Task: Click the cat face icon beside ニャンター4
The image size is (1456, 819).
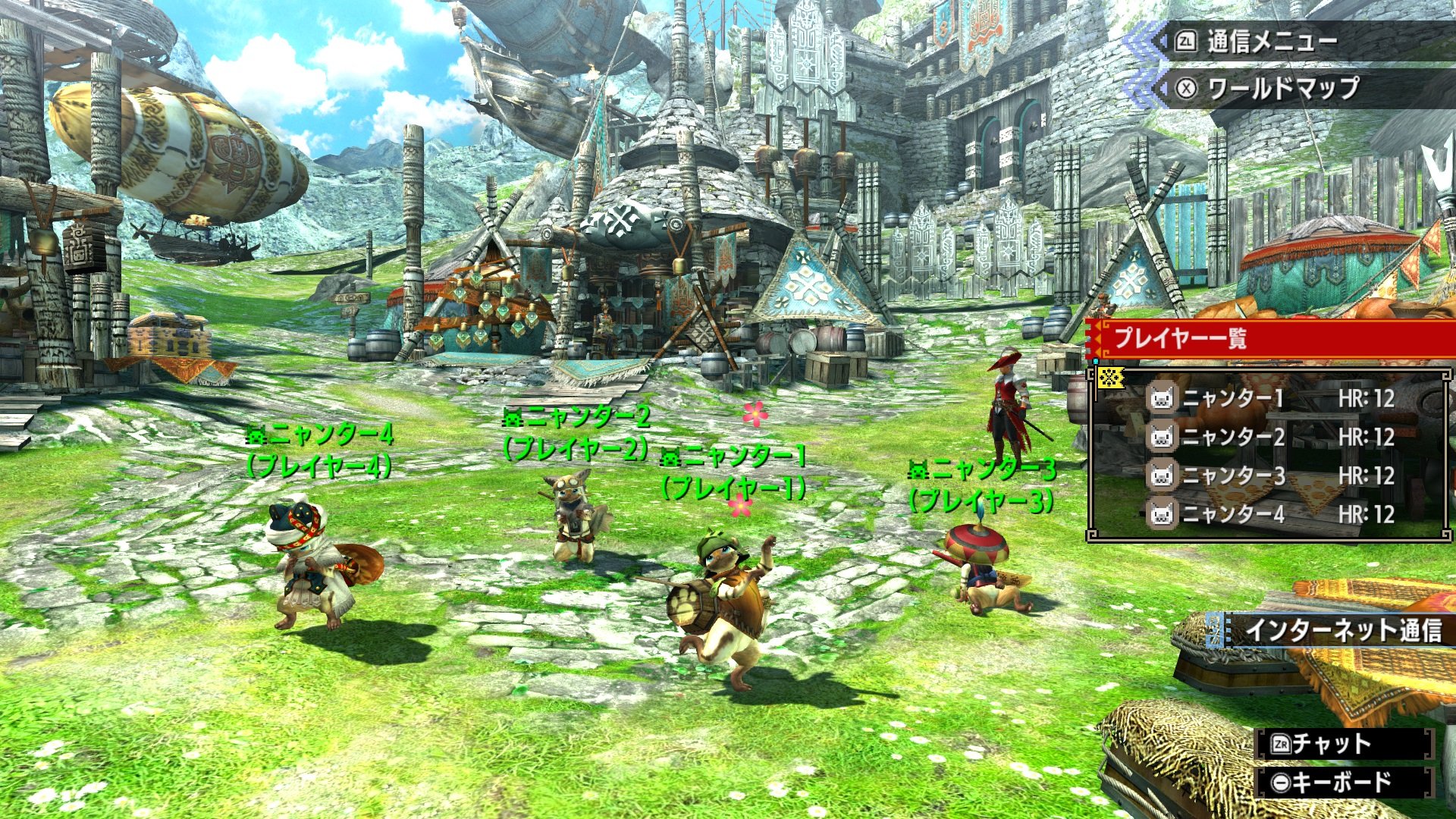Action: click(1161, 513)
